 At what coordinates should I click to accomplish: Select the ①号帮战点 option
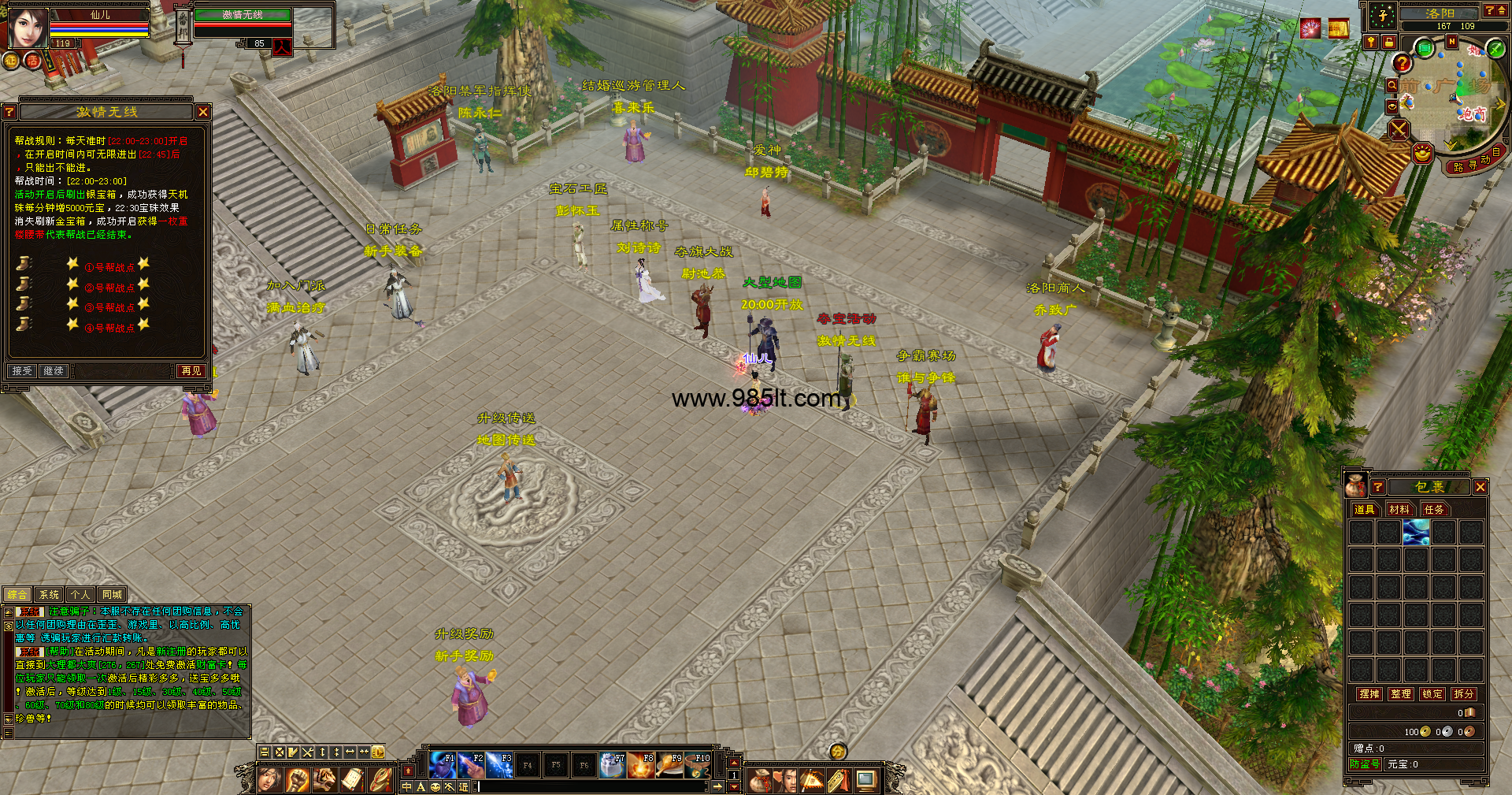coord(109,267)
